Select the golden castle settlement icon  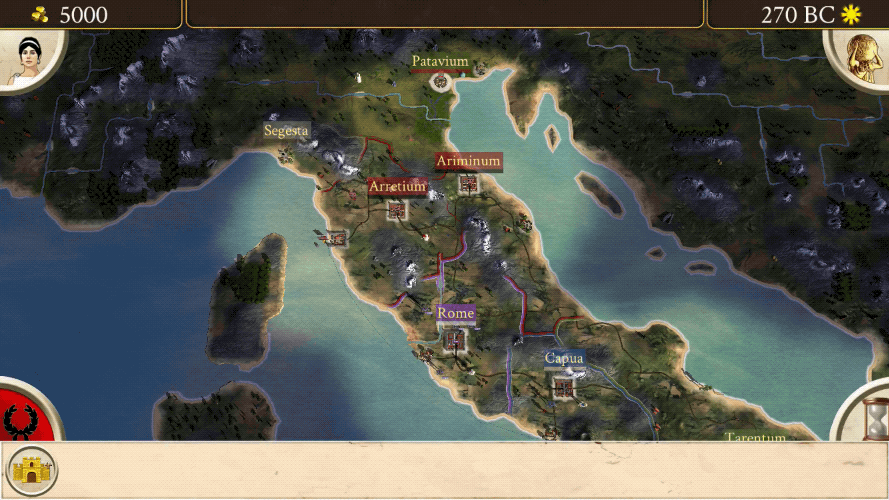(32, 470)
